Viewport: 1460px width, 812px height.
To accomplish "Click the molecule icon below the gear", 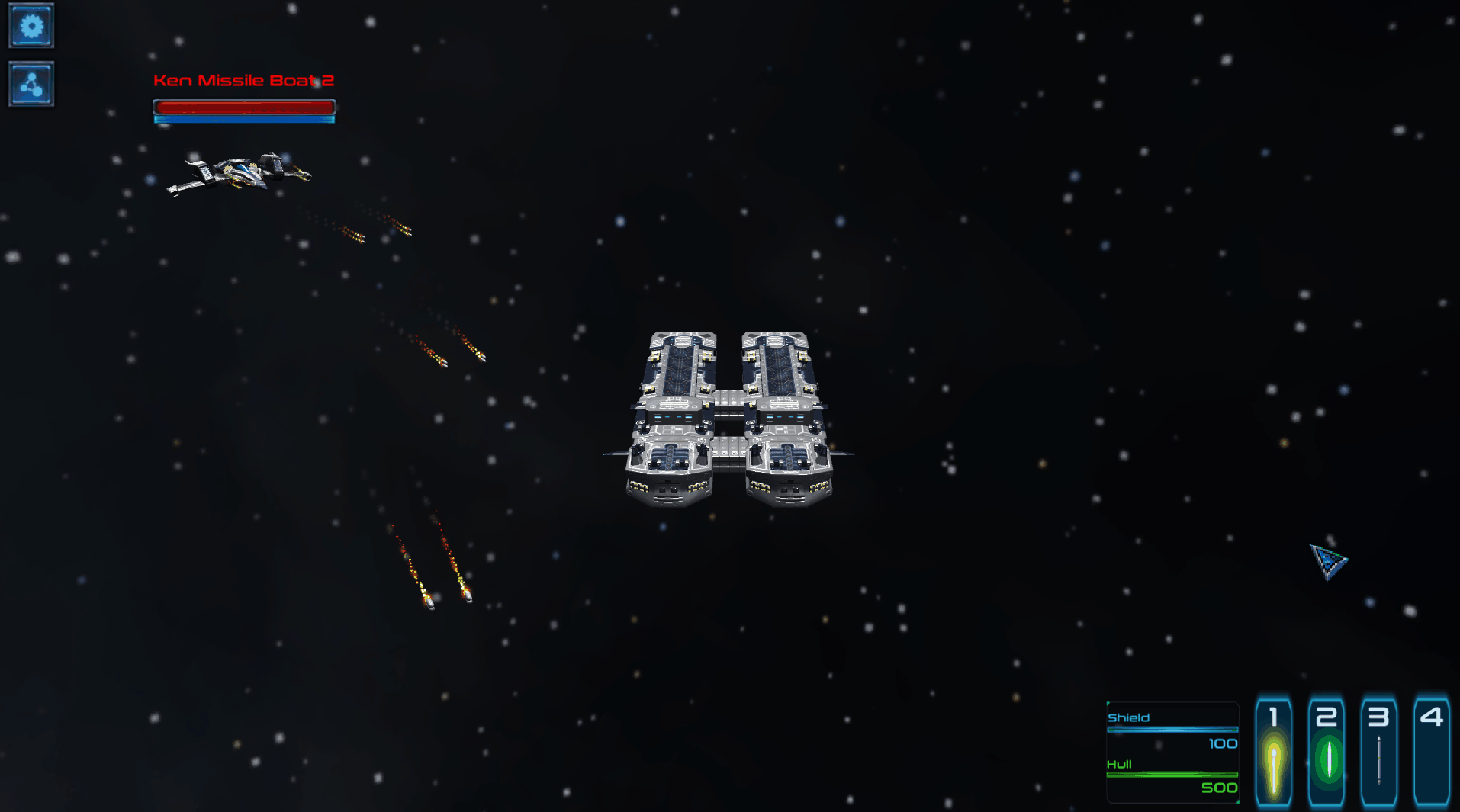I will 31,83.
